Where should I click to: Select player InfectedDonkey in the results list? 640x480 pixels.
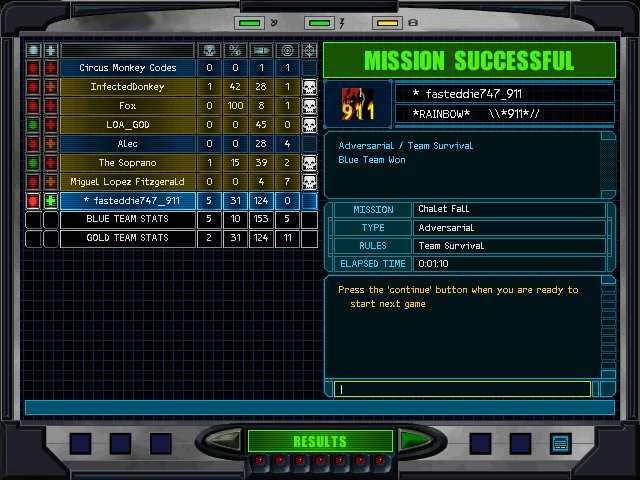(x=127, y=87)
